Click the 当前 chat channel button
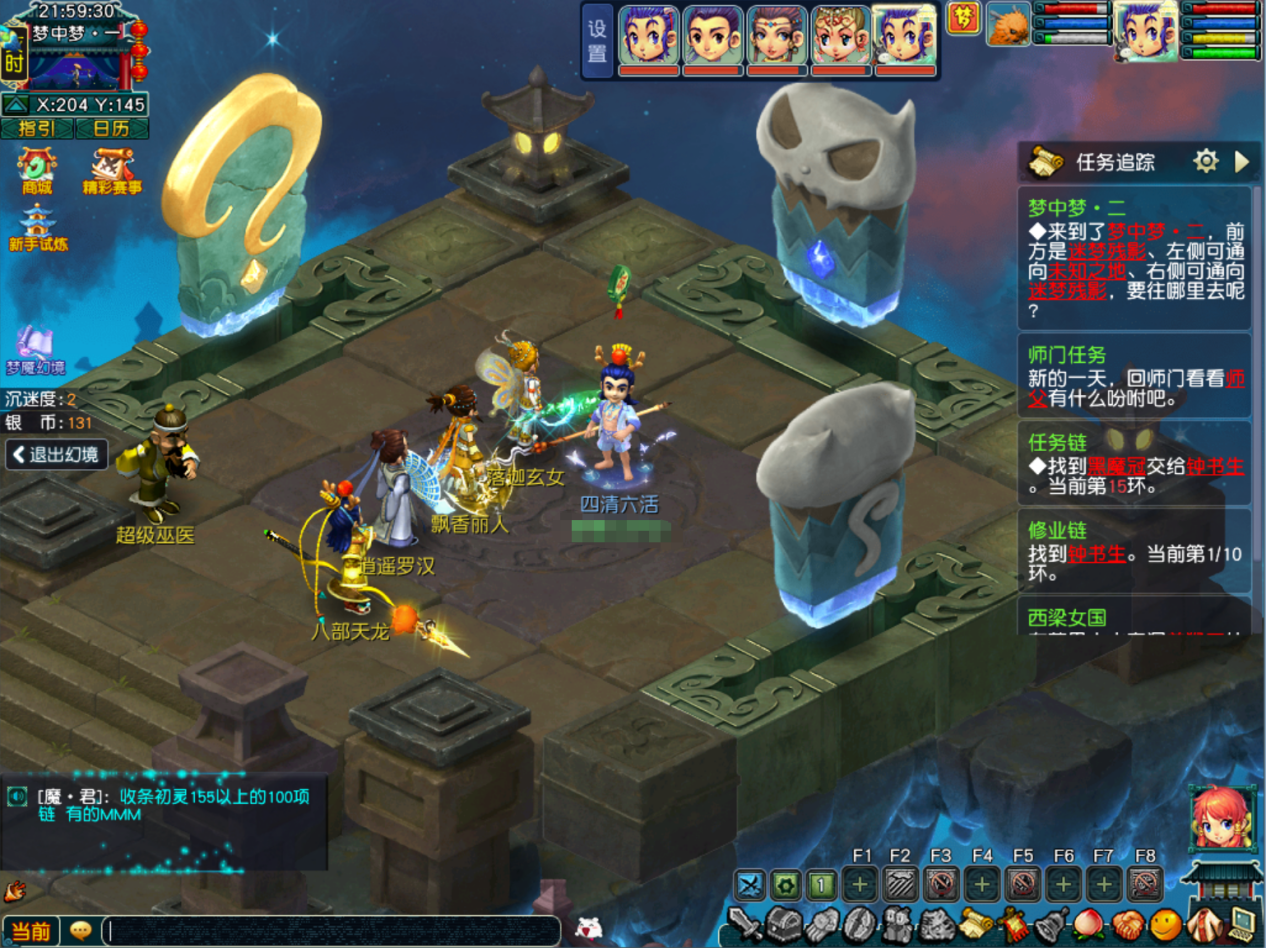This screenshot has width=1266, height=948. pos(30,931)
